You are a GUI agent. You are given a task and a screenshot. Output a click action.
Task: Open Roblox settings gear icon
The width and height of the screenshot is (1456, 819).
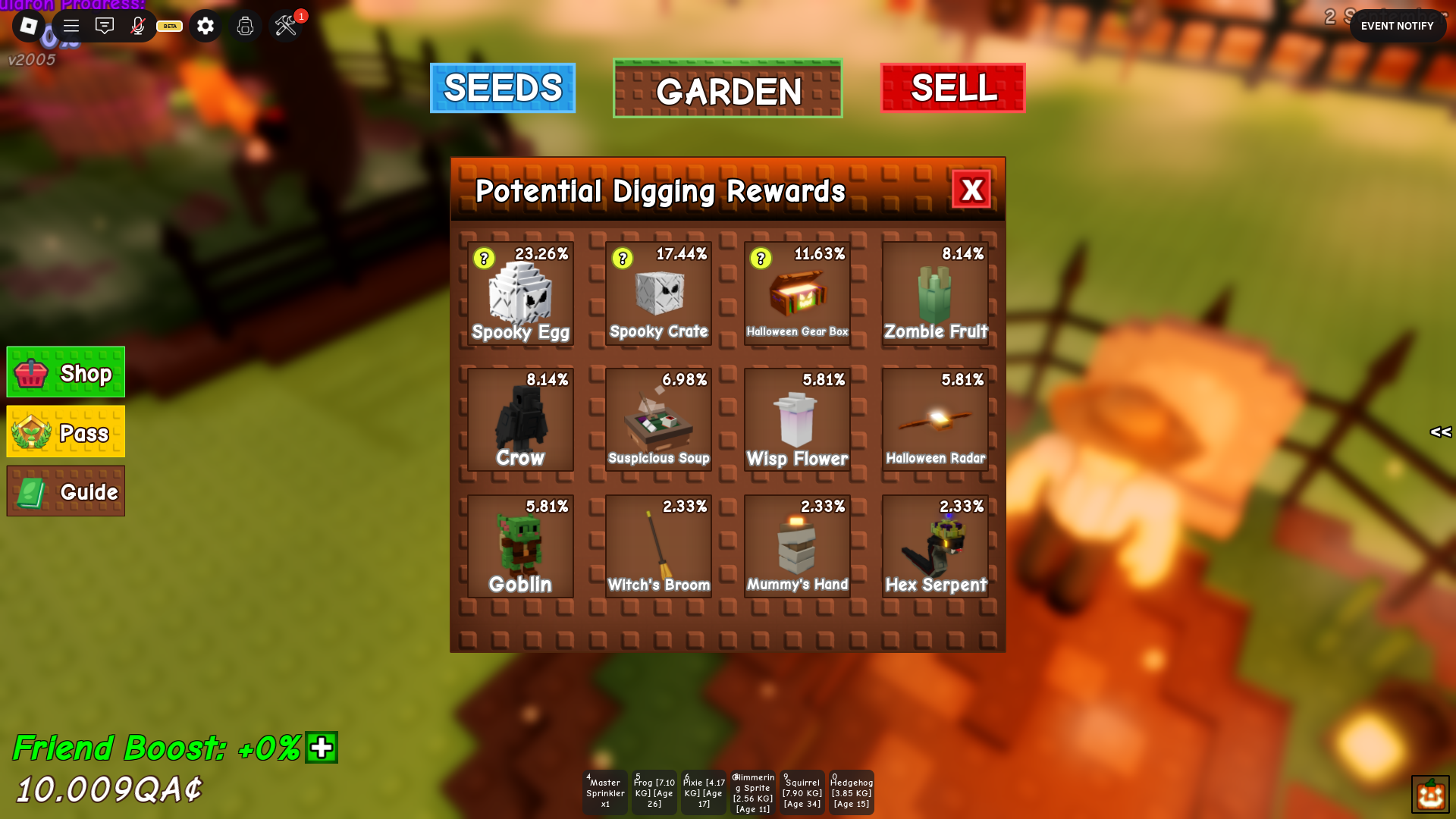[x=206, y=27]
